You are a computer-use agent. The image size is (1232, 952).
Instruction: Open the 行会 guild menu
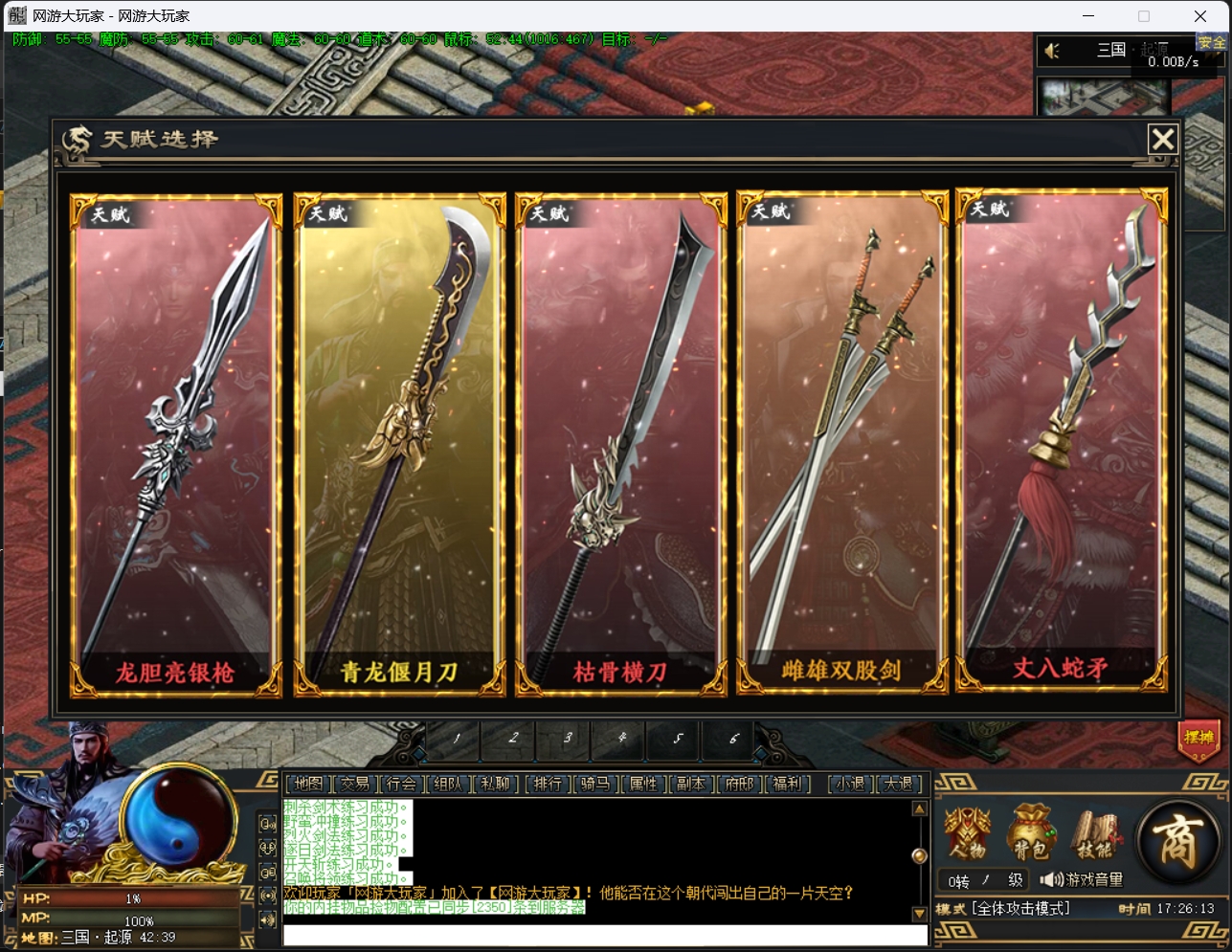point(402,784)
